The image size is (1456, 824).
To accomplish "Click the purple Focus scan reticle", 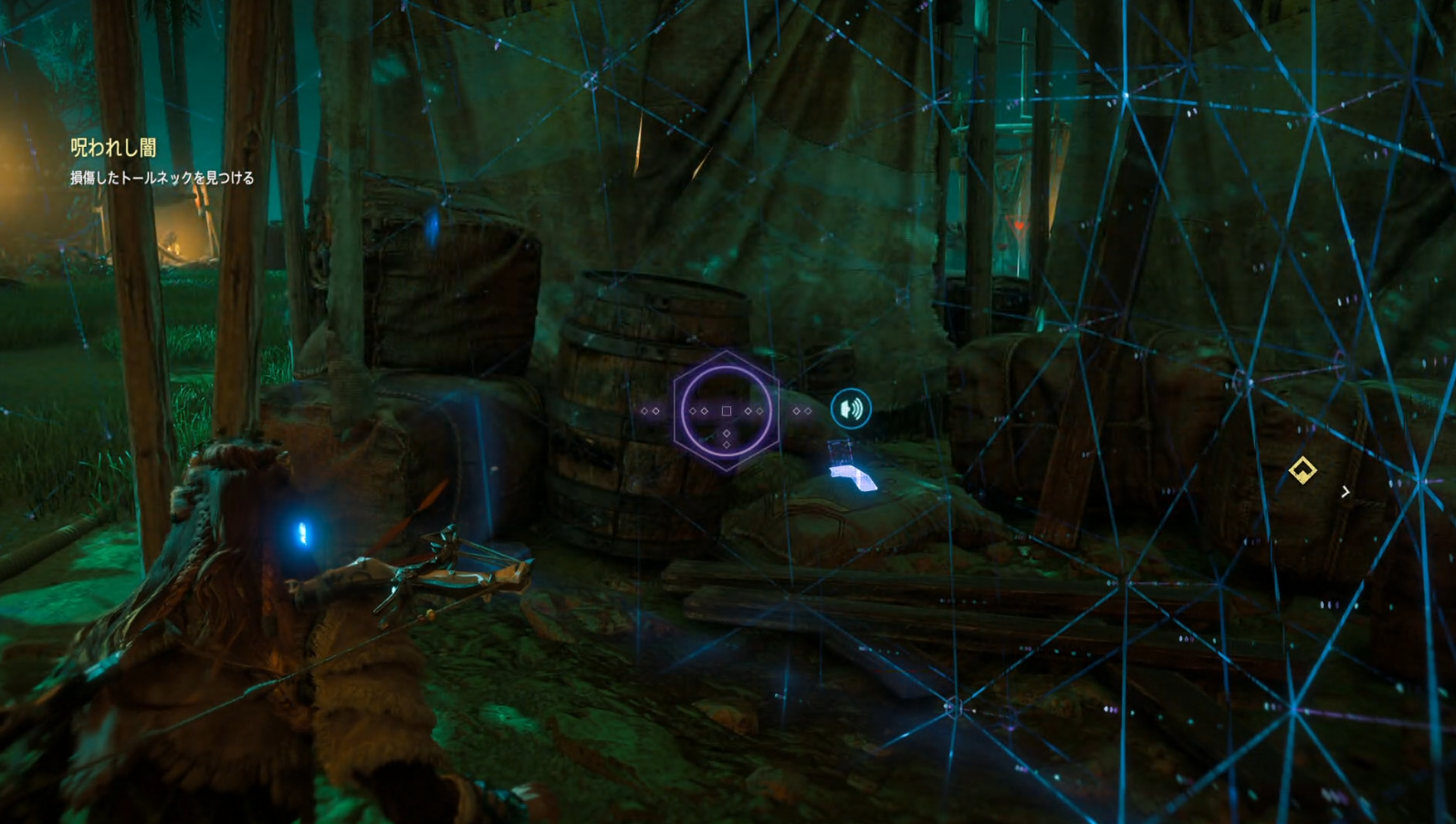I will [726, 411].
